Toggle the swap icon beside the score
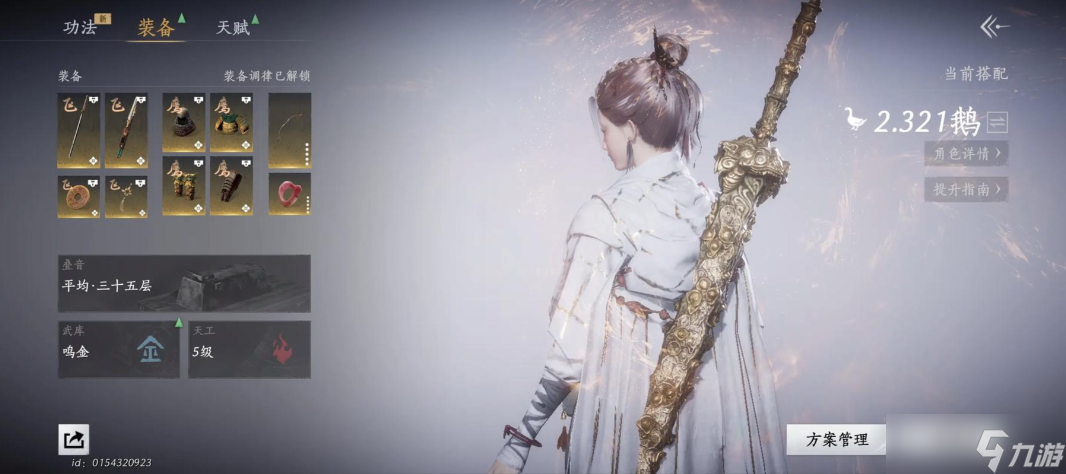The image size is (1066, 474). (x=996, y=123)
